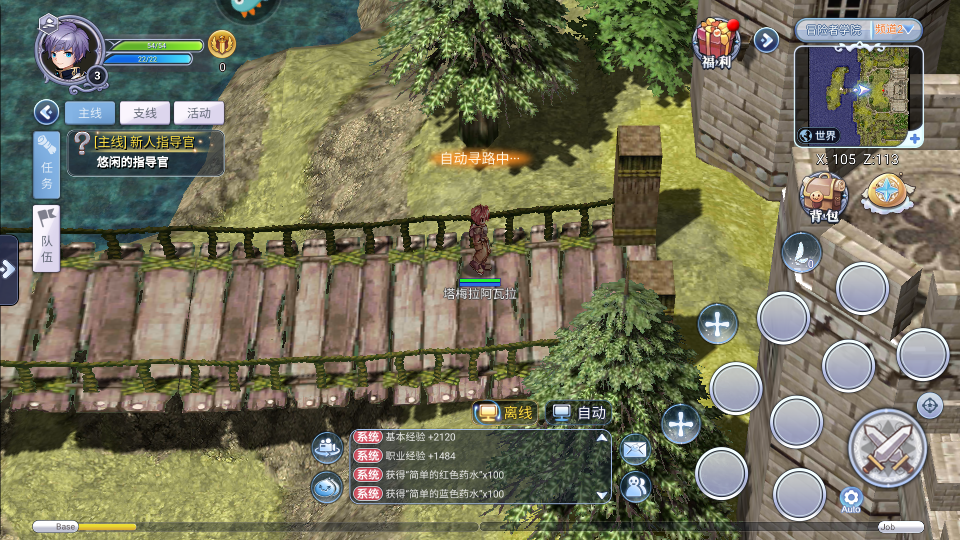Open the 福利 gift box rewards
This screenshot has width=960, height=540.
pos(715,42)
